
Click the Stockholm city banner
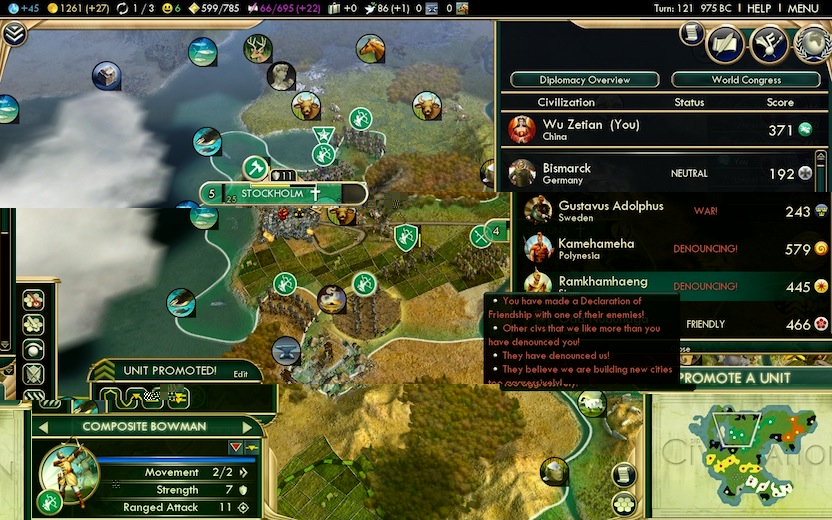pos(272,193)
